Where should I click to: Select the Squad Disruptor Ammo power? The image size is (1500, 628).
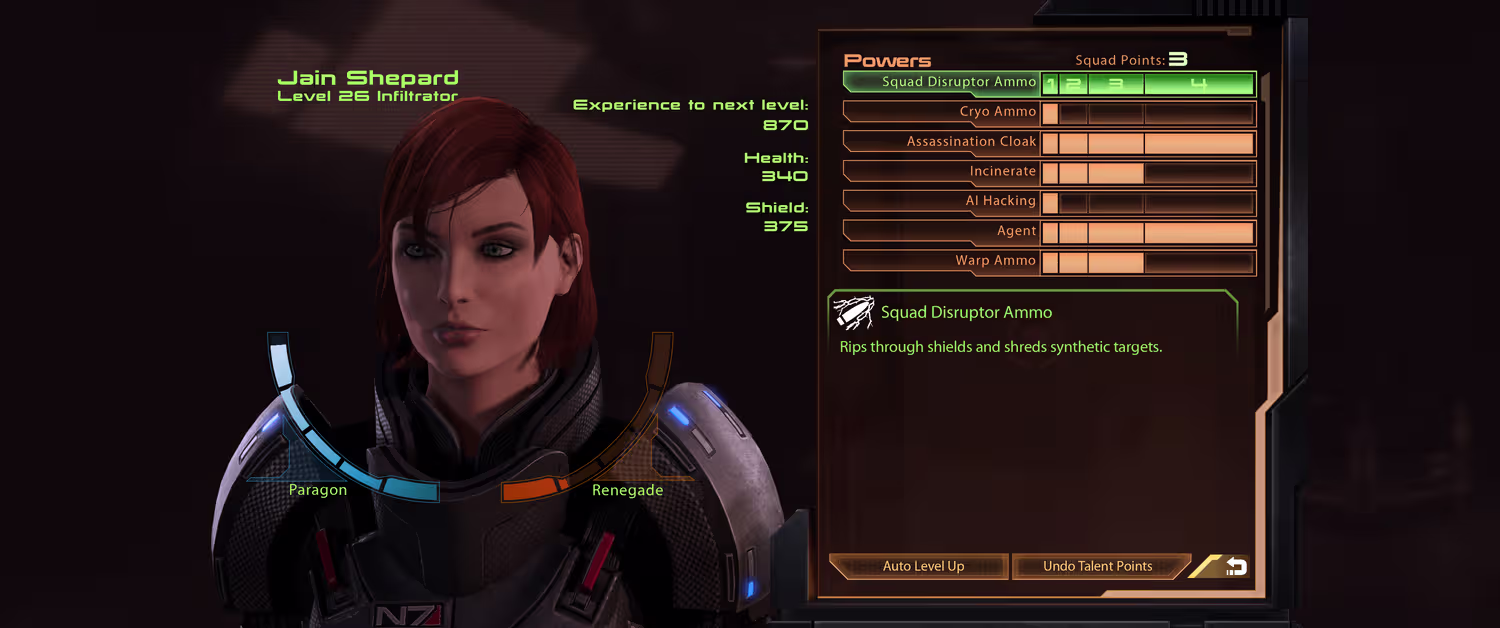point(943,83)
